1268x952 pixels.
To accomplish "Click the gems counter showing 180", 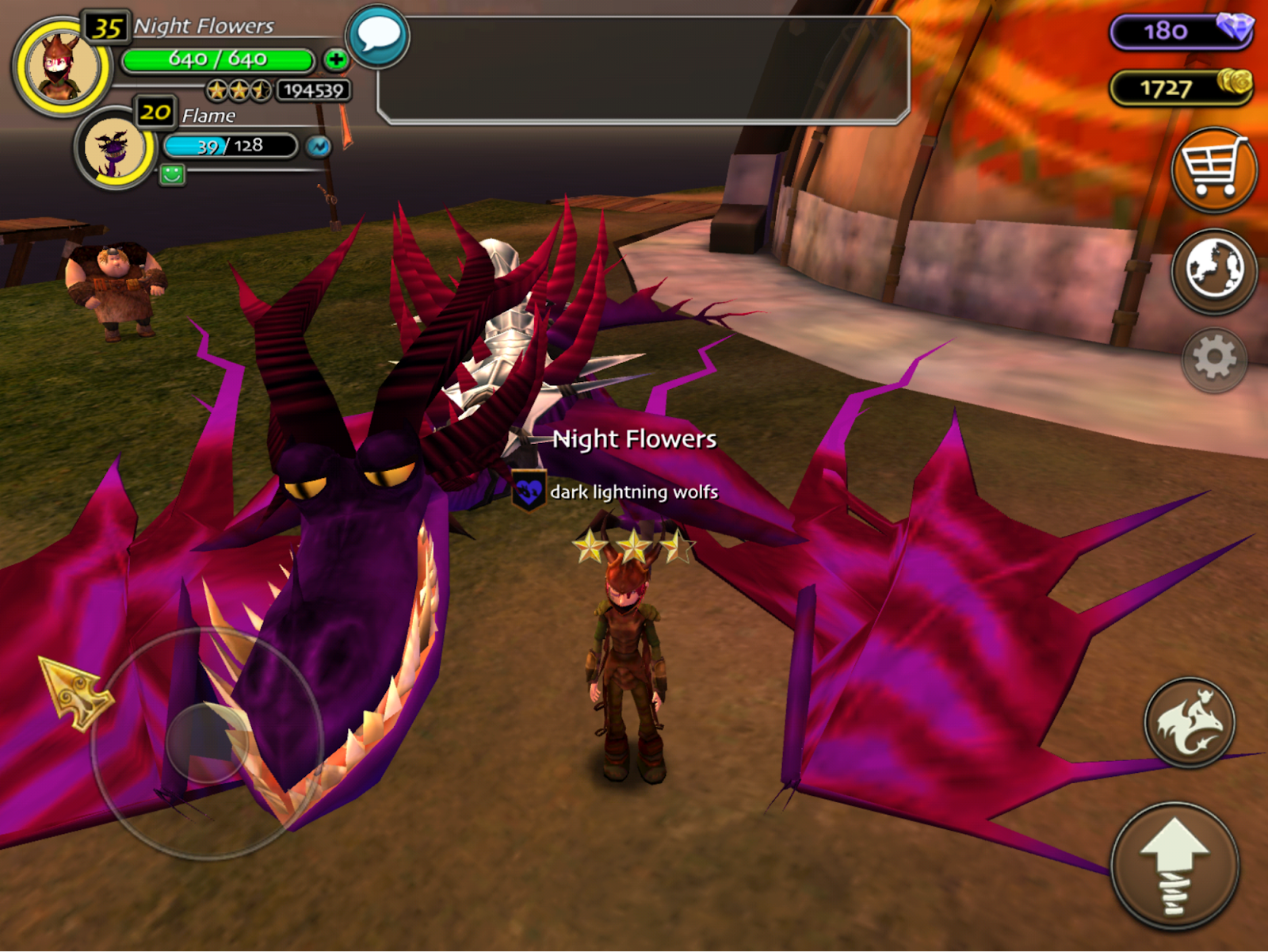I will click(1180, 32).
